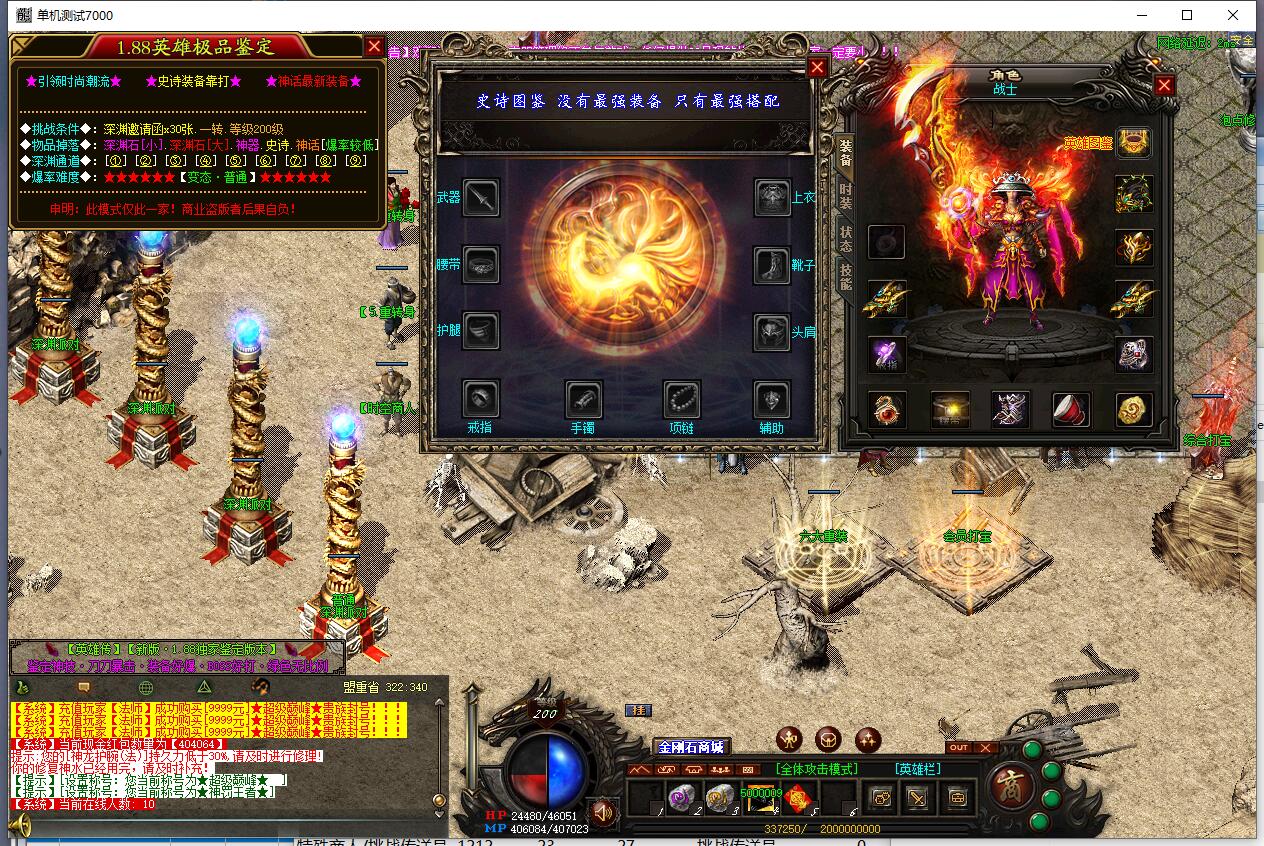Select the red drum equipment slot

(1071, 409)
